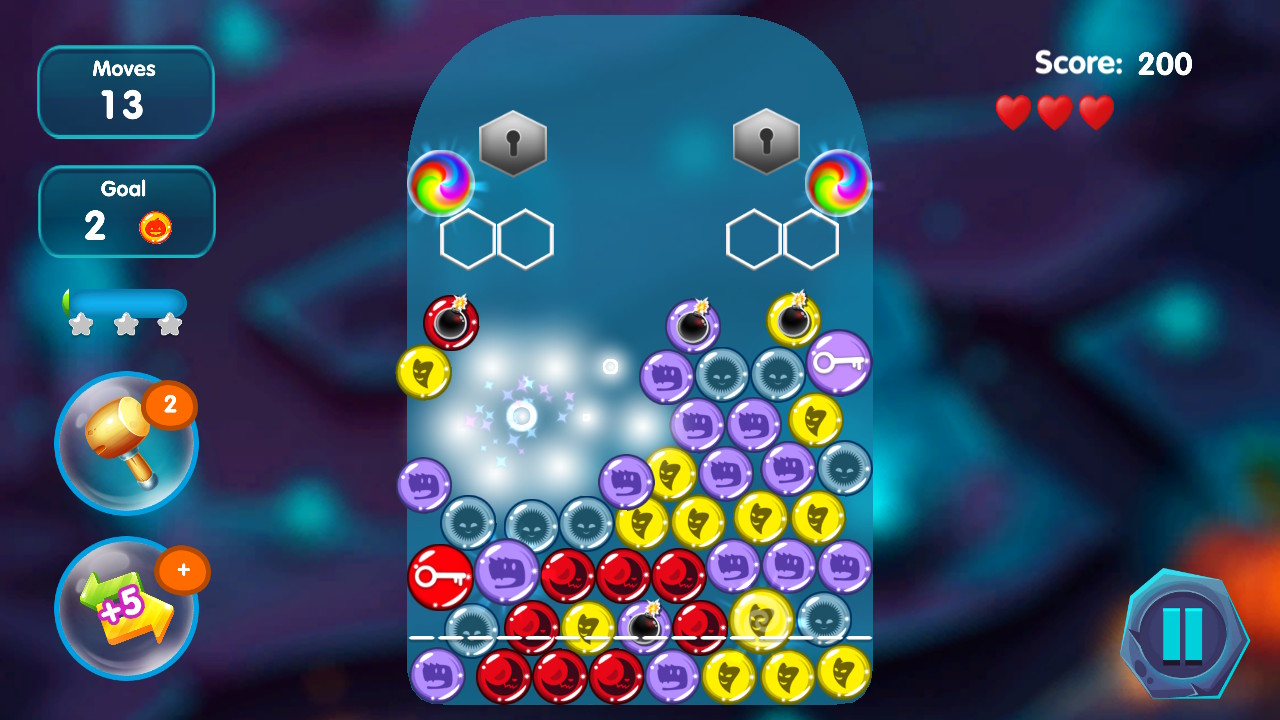Click the first star under the progress bar
This screenshot has height=720, width=1280.
point(83,322)
